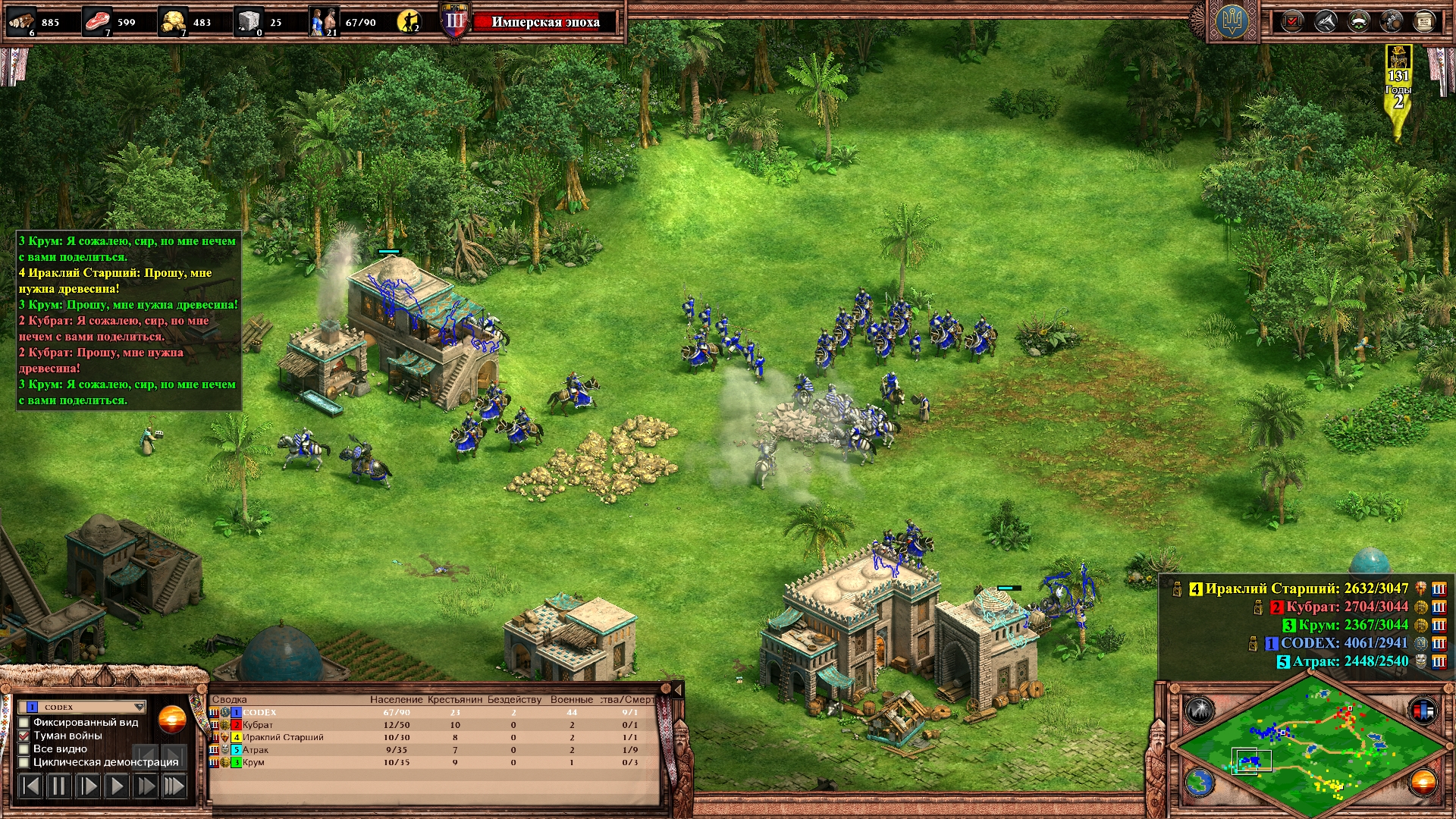Play replay at normal speed
This screenshot has height=819, width=1456.
tap(117, 786)
